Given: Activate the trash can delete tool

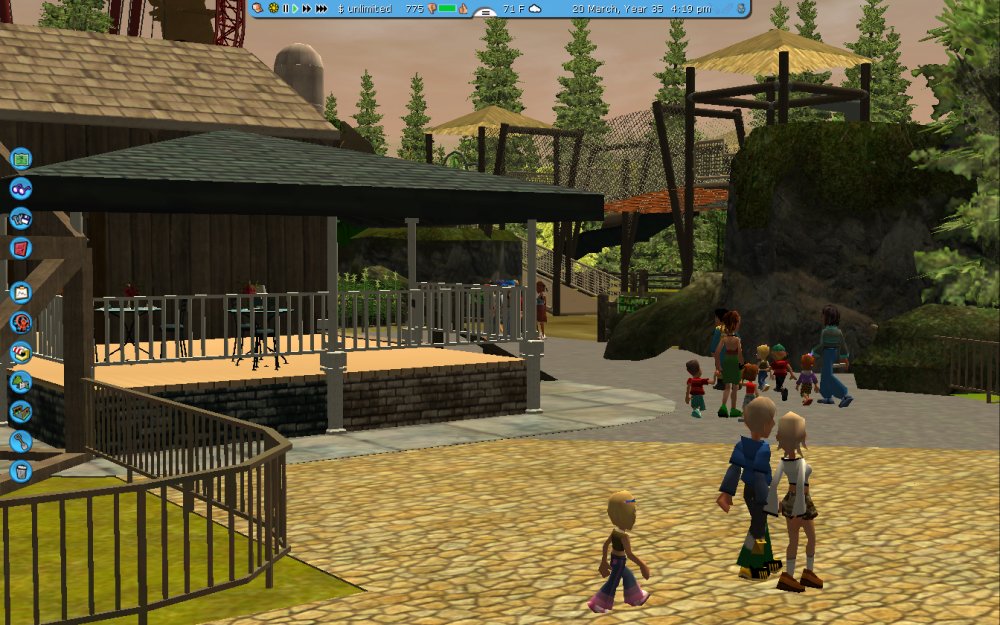Looking at the screenshot, I should [x=21, y=470].
